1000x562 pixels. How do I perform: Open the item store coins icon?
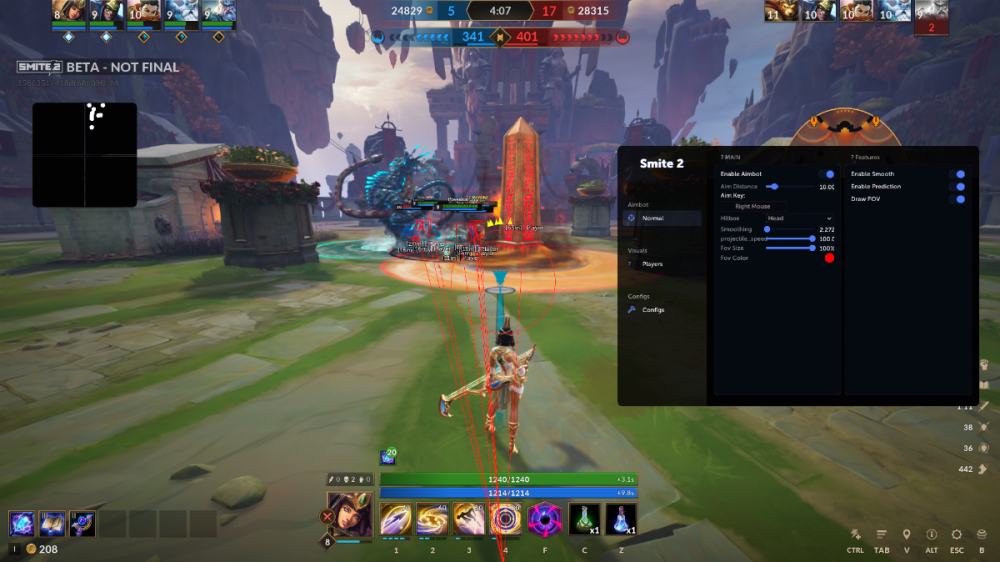tap(982, 535)
